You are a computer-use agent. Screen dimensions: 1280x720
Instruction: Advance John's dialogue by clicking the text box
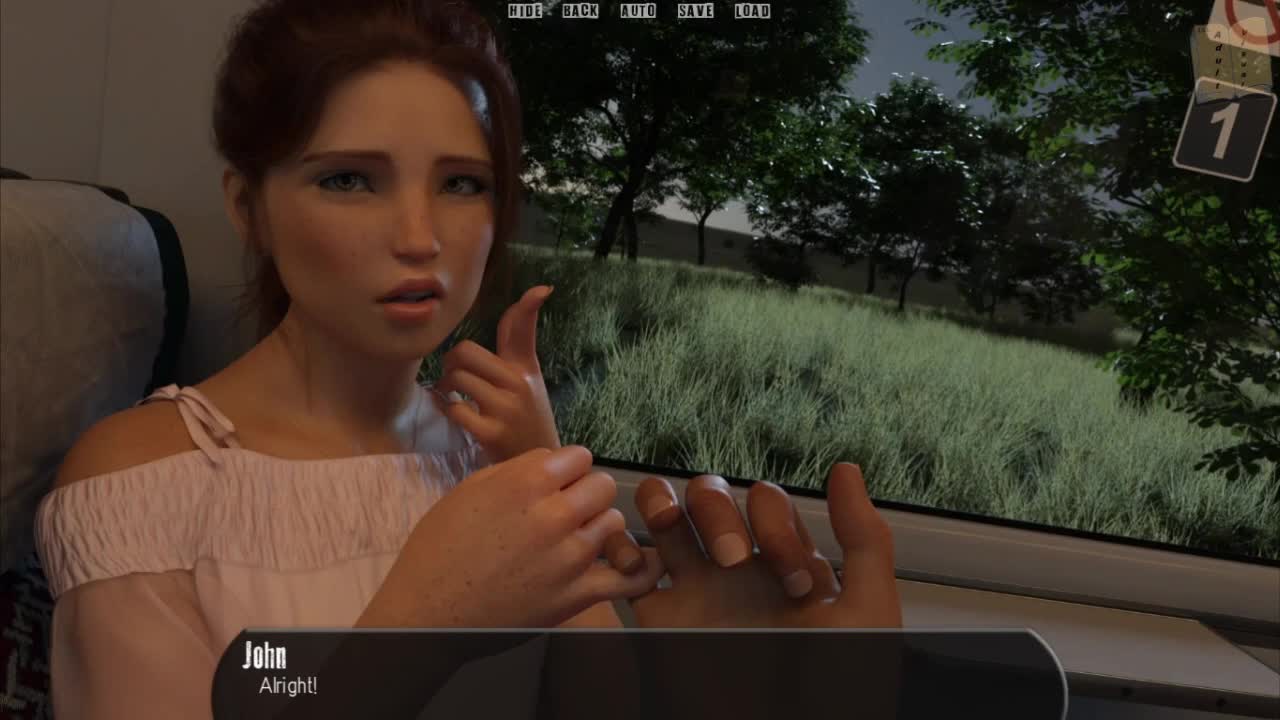638,674
